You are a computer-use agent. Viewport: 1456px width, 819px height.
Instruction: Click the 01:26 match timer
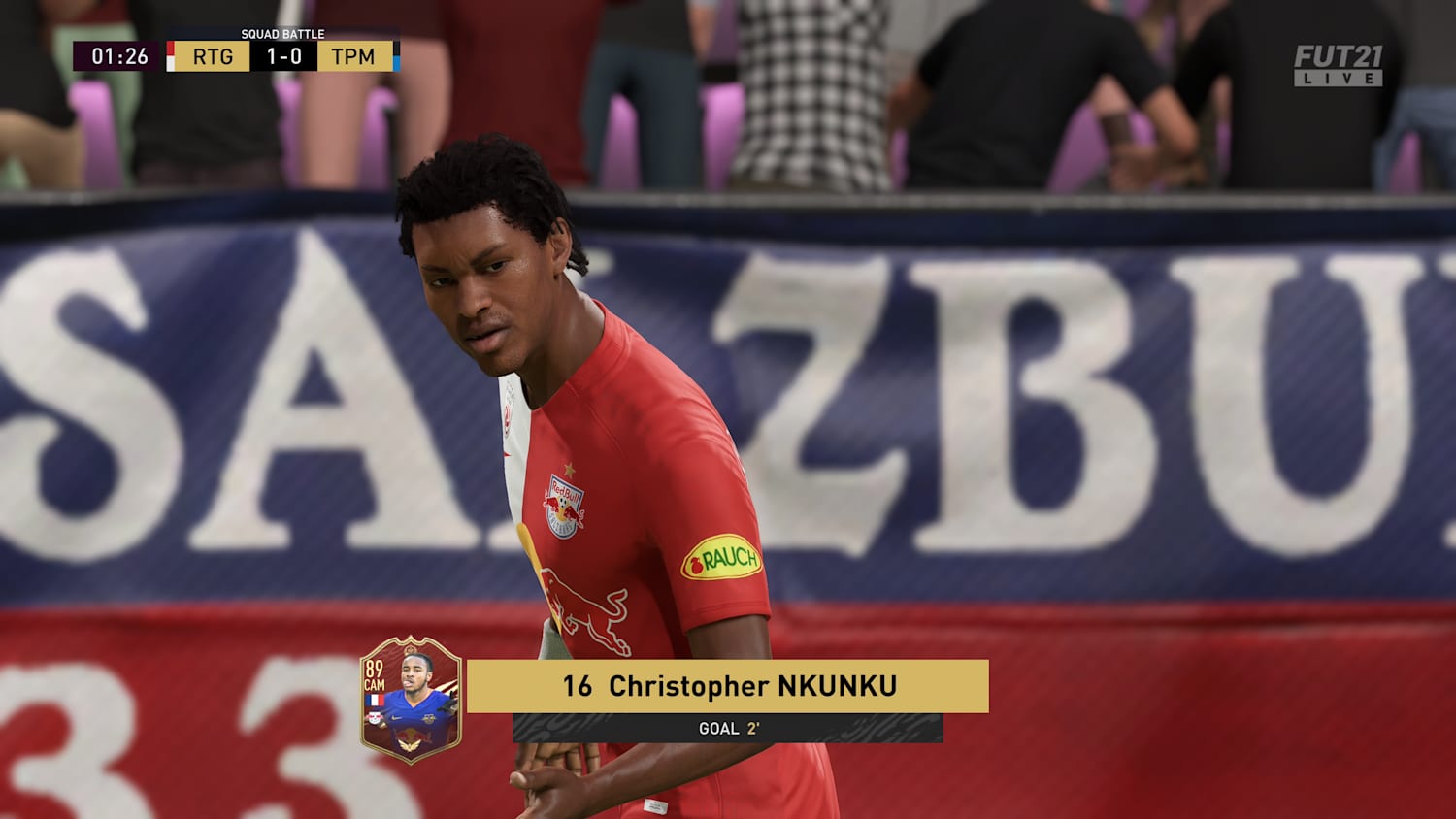point(119,55)
